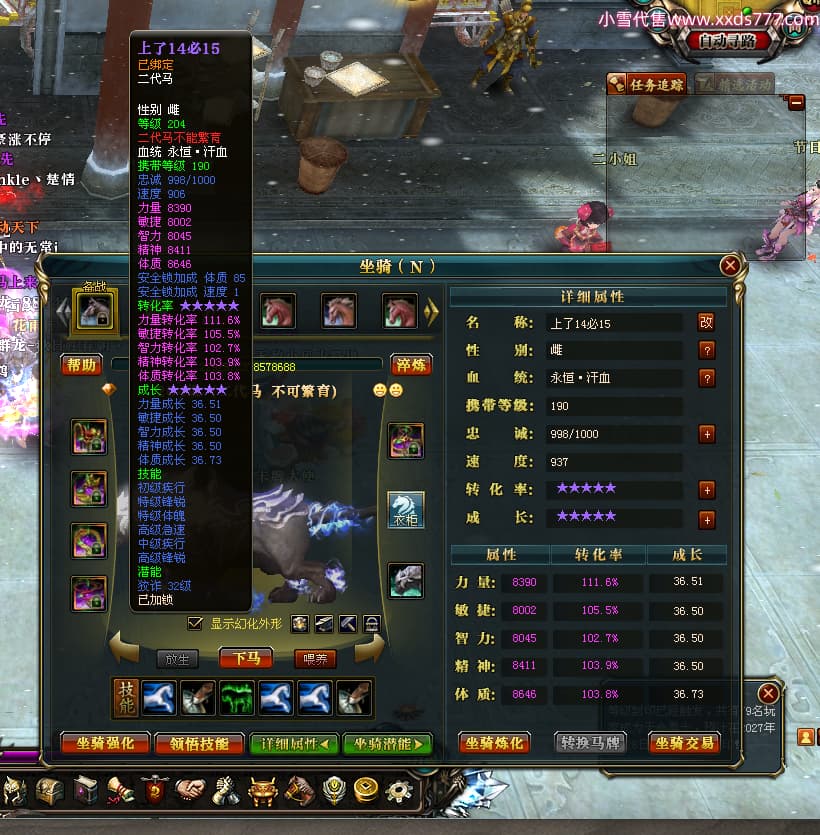Release the mount with 放生
This screenshot has height=835, width=820.
pyautogui.click(x=177, y=658)
